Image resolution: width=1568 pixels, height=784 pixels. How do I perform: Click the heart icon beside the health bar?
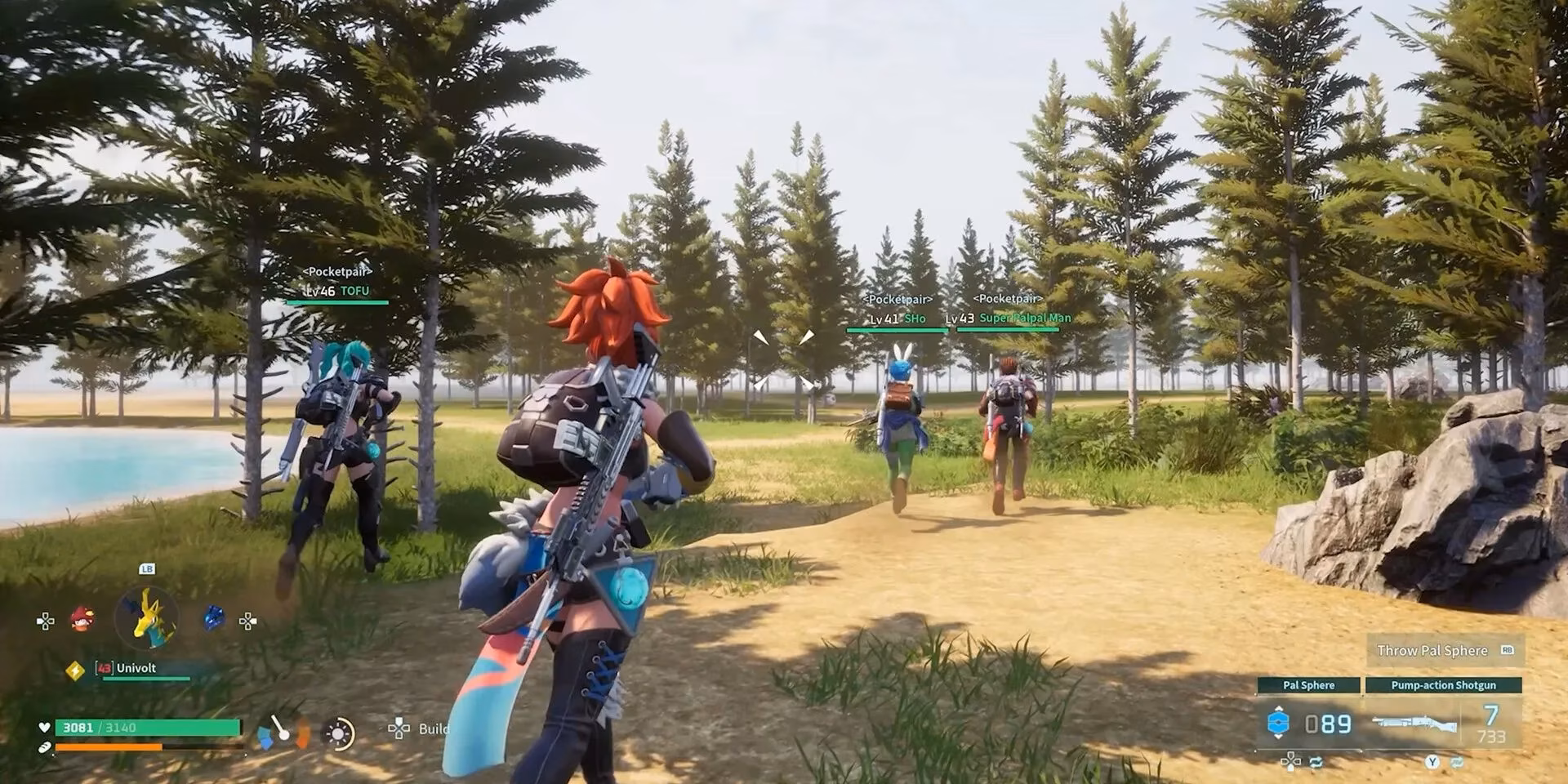point(44,727)
